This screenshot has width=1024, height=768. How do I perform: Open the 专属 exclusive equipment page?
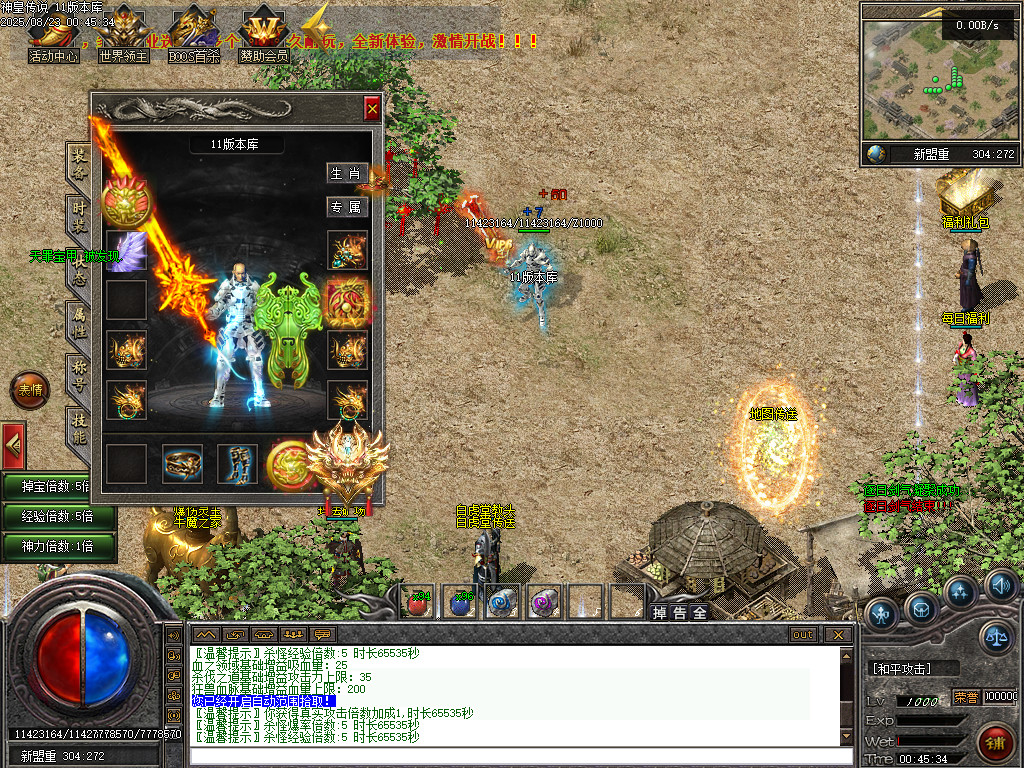(x=347, y=207)
